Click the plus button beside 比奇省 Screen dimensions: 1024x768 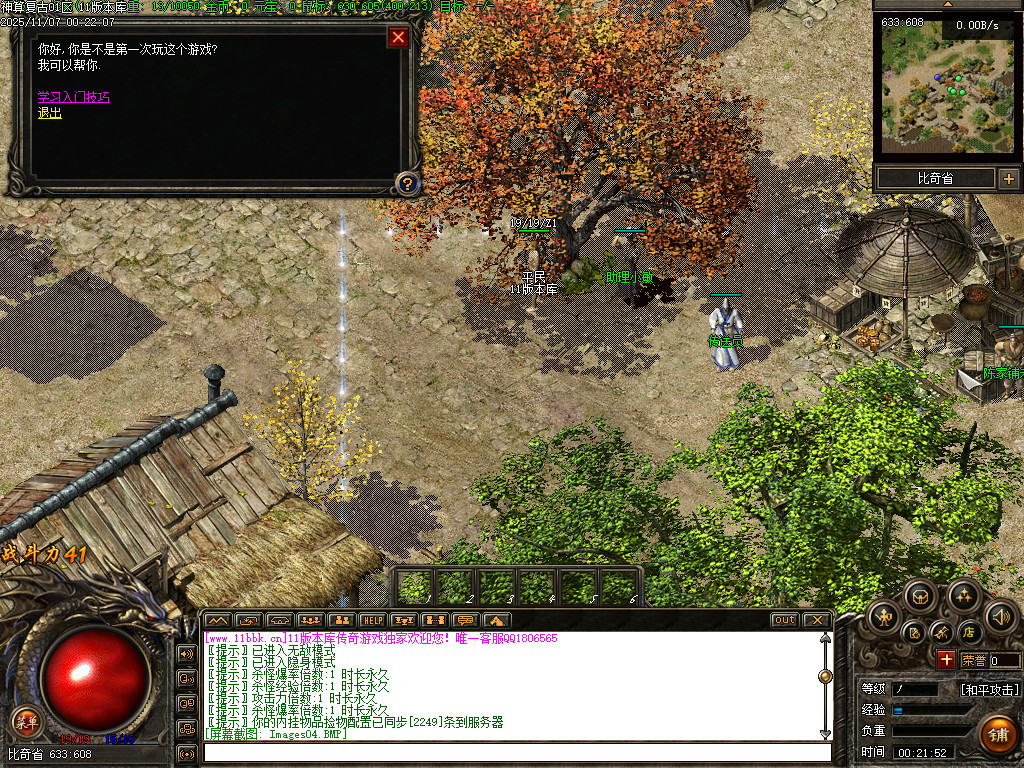[1008, 179]
